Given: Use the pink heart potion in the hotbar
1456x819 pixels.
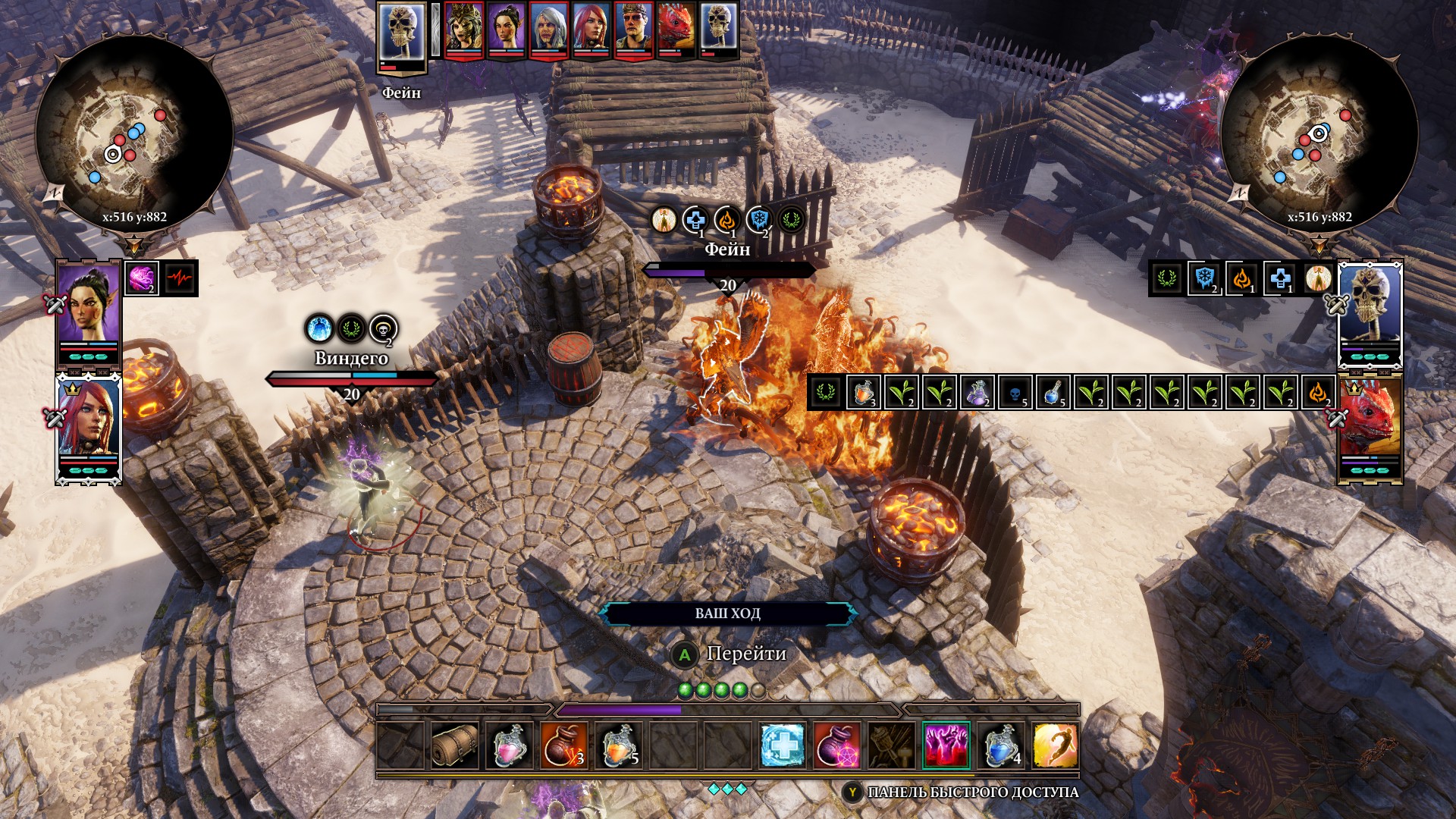Looking at the screenshot, I should coord(510,745).
